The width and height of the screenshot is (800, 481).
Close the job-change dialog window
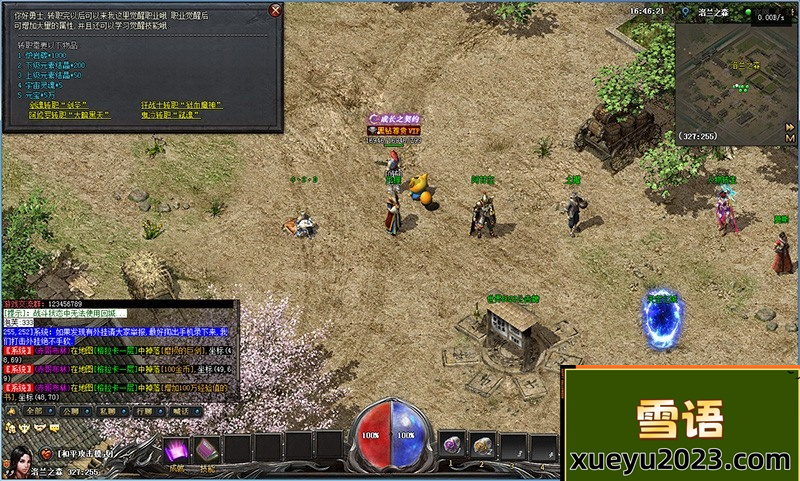click(x=275, y=11)
